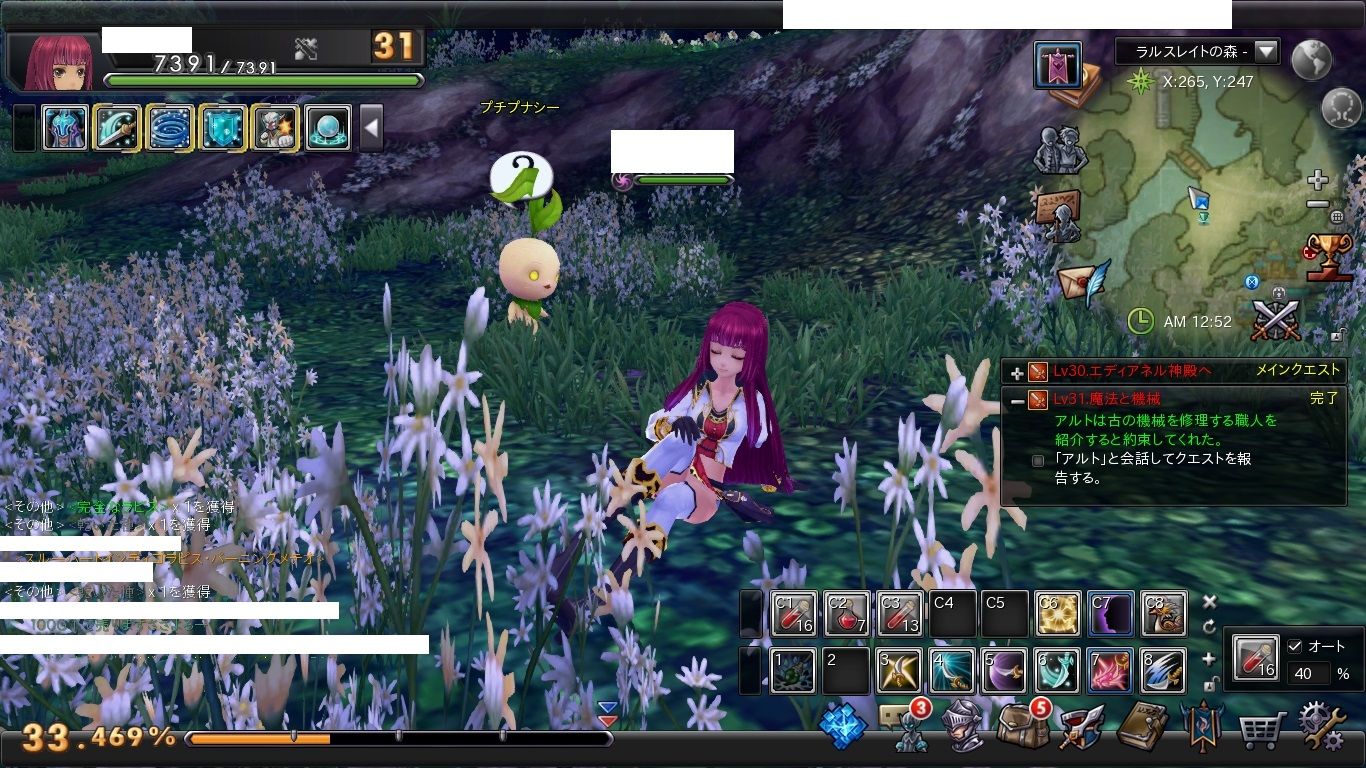Use the round red flask in slot C2
This screenshot has width=1366, height=768.
coord(846,614)
